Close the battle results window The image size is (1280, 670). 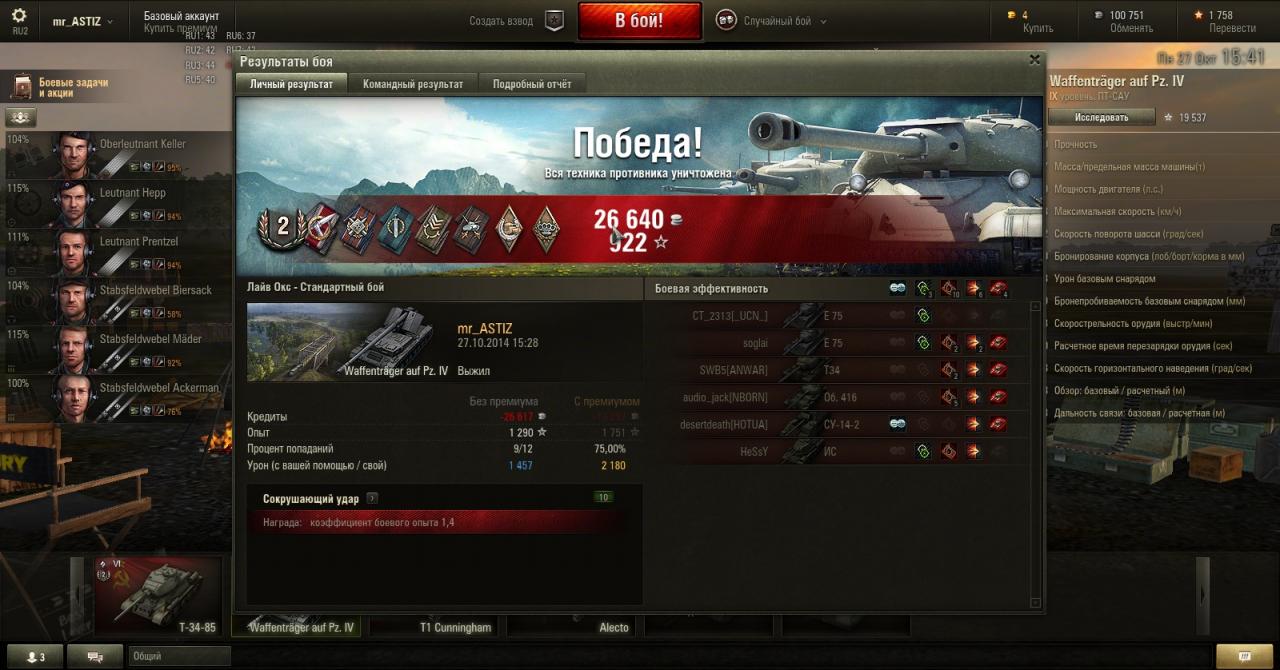coord(1034,60)
